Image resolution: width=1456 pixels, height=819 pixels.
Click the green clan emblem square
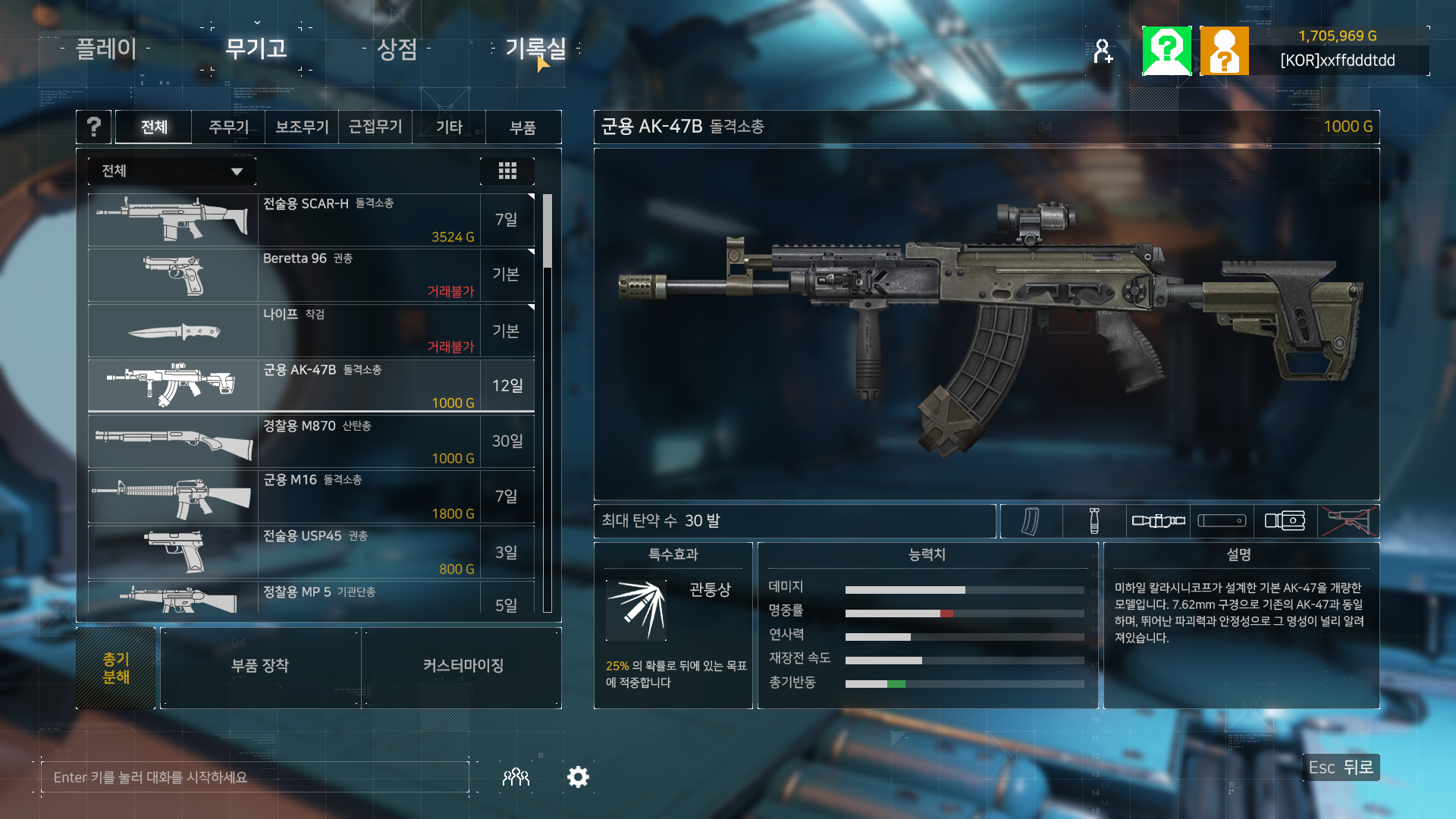[x=1167, y=50]
